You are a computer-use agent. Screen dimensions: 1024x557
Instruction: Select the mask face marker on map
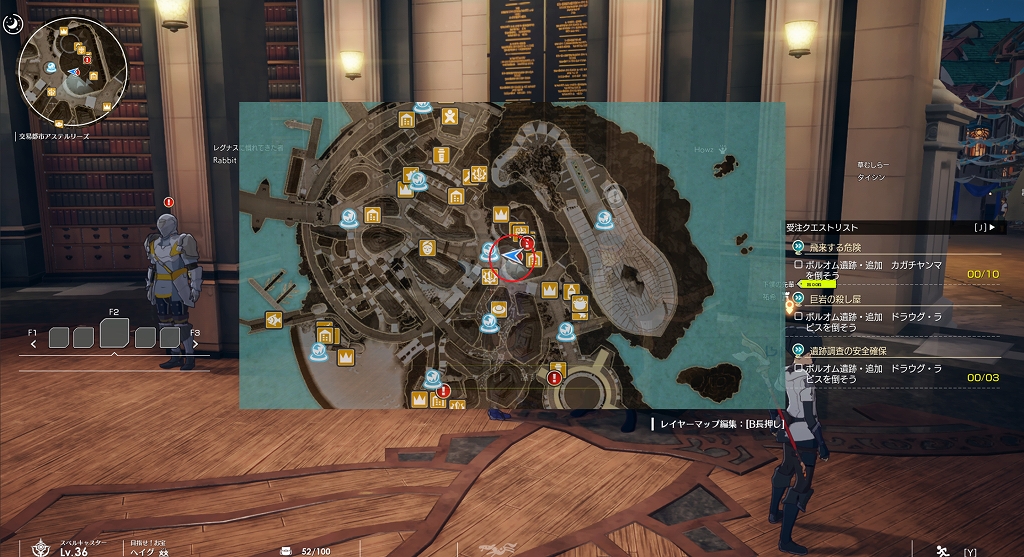[x=428, y=247]
